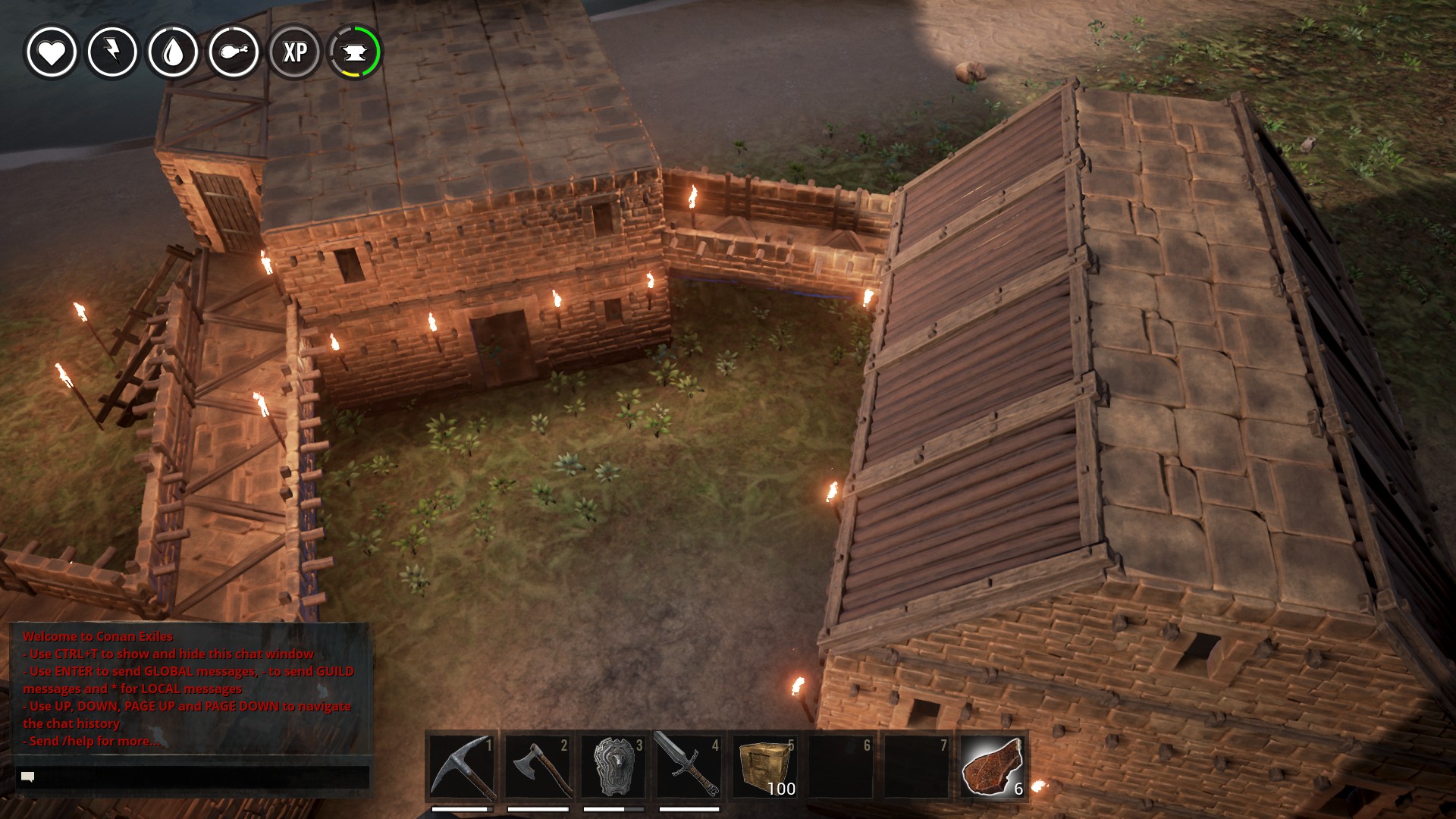Click the heart health status icon

click(x=52, y=52)
